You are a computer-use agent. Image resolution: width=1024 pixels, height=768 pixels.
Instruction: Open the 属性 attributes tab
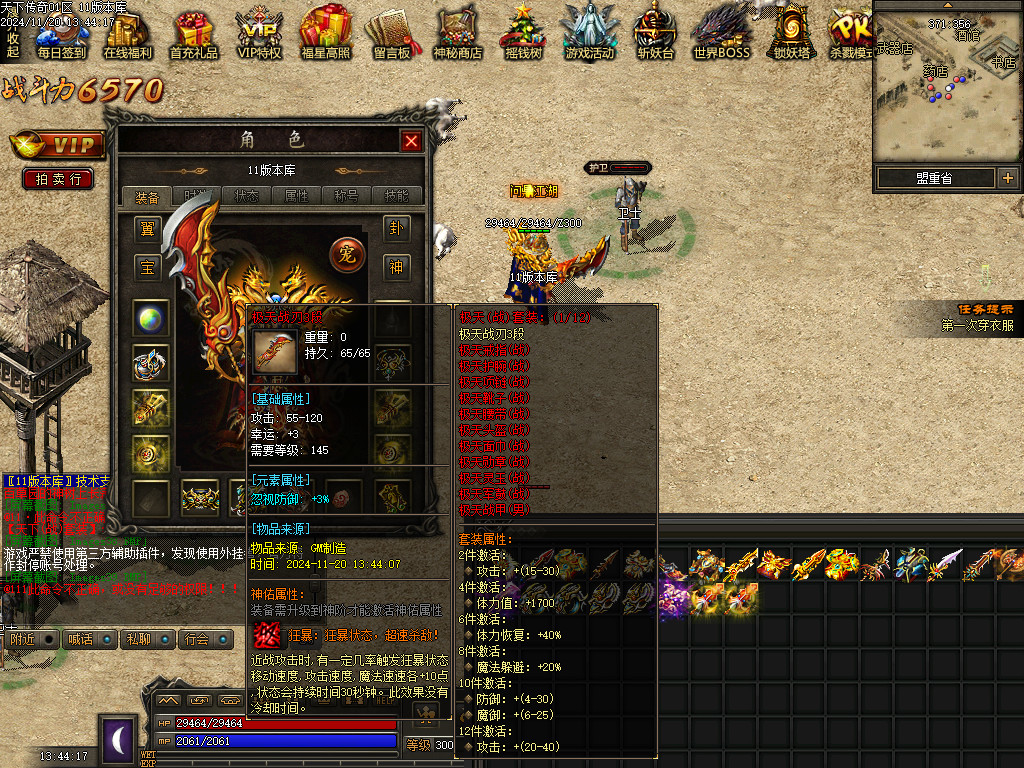[x=297, y=196]
